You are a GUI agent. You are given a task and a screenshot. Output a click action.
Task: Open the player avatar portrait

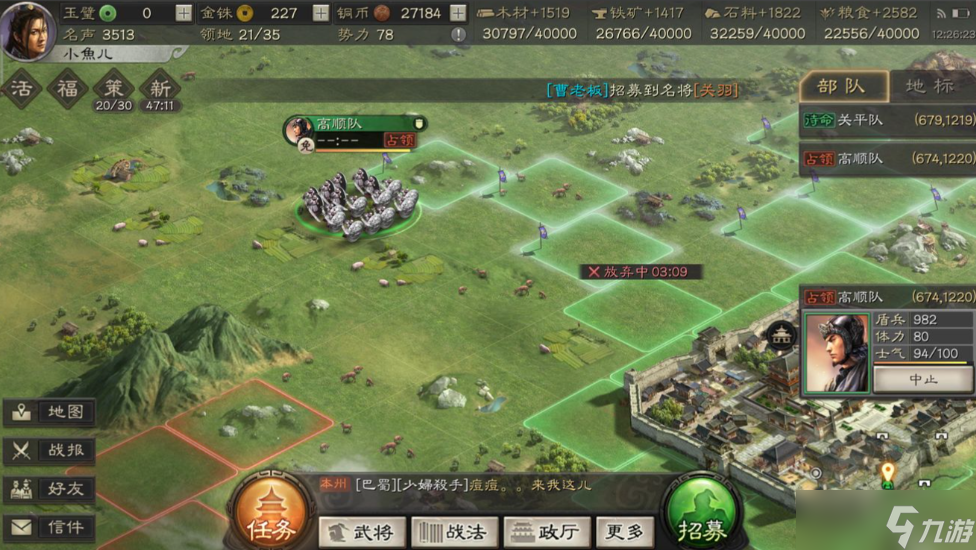(x=27, y=30)
